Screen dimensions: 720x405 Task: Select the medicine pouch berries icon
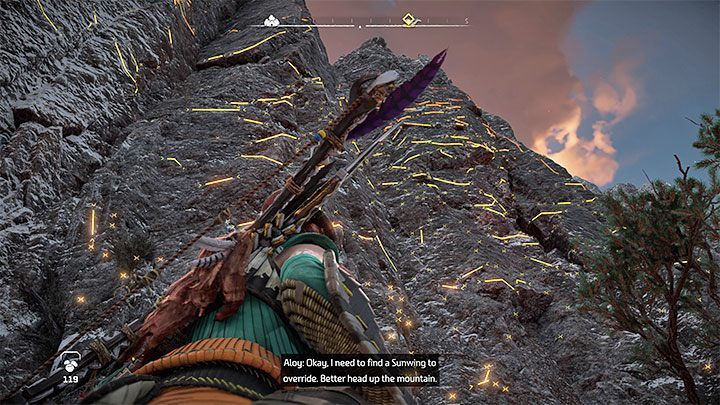click(71, 364)
